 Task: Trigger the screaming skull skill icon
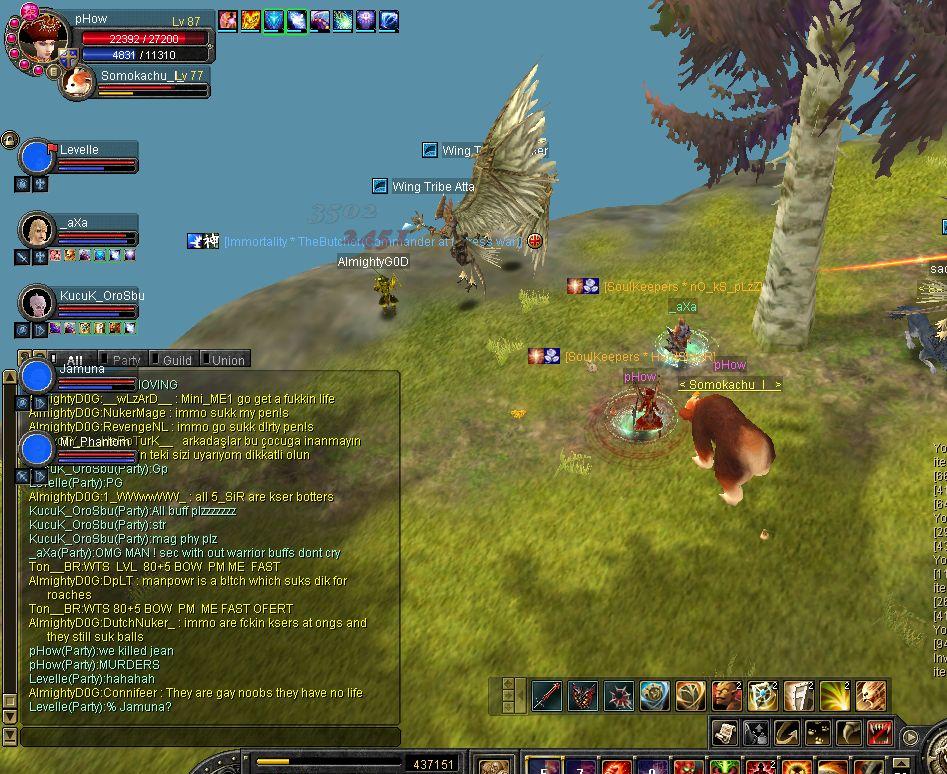click(x=871, y=695)
